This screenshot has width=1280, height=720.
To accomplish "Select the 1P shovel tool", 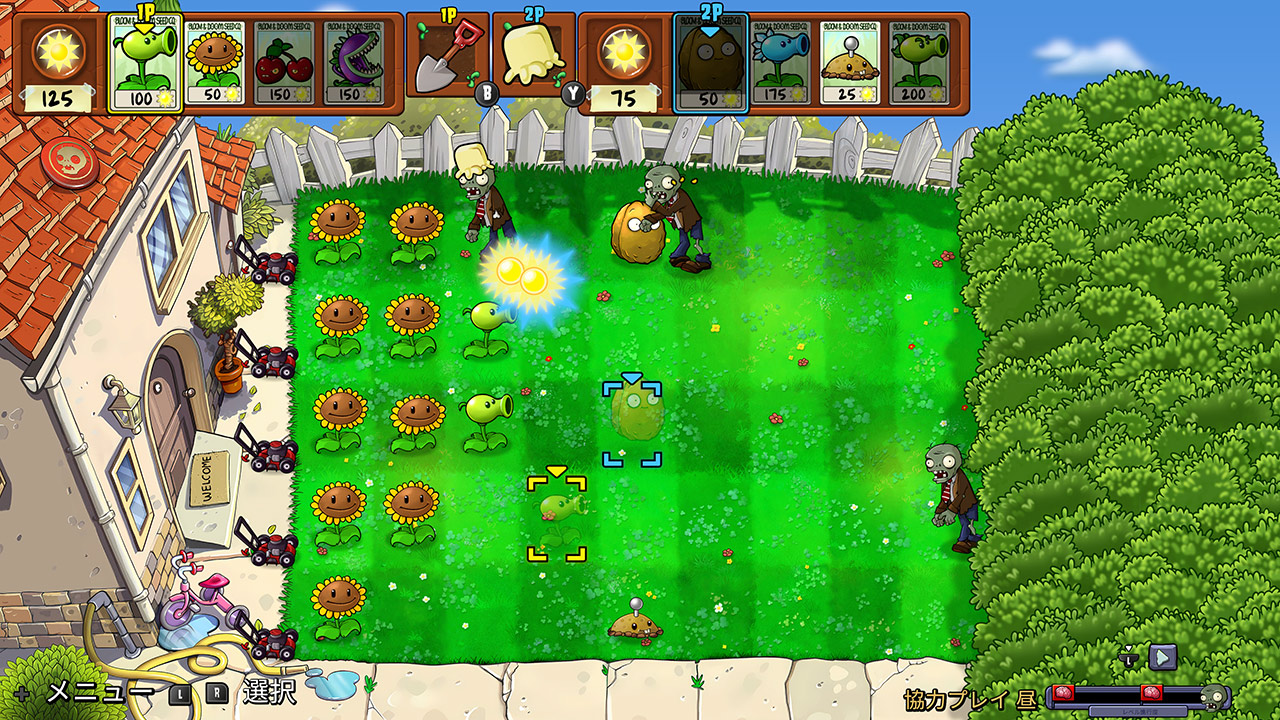I will (x=450, y=60).
